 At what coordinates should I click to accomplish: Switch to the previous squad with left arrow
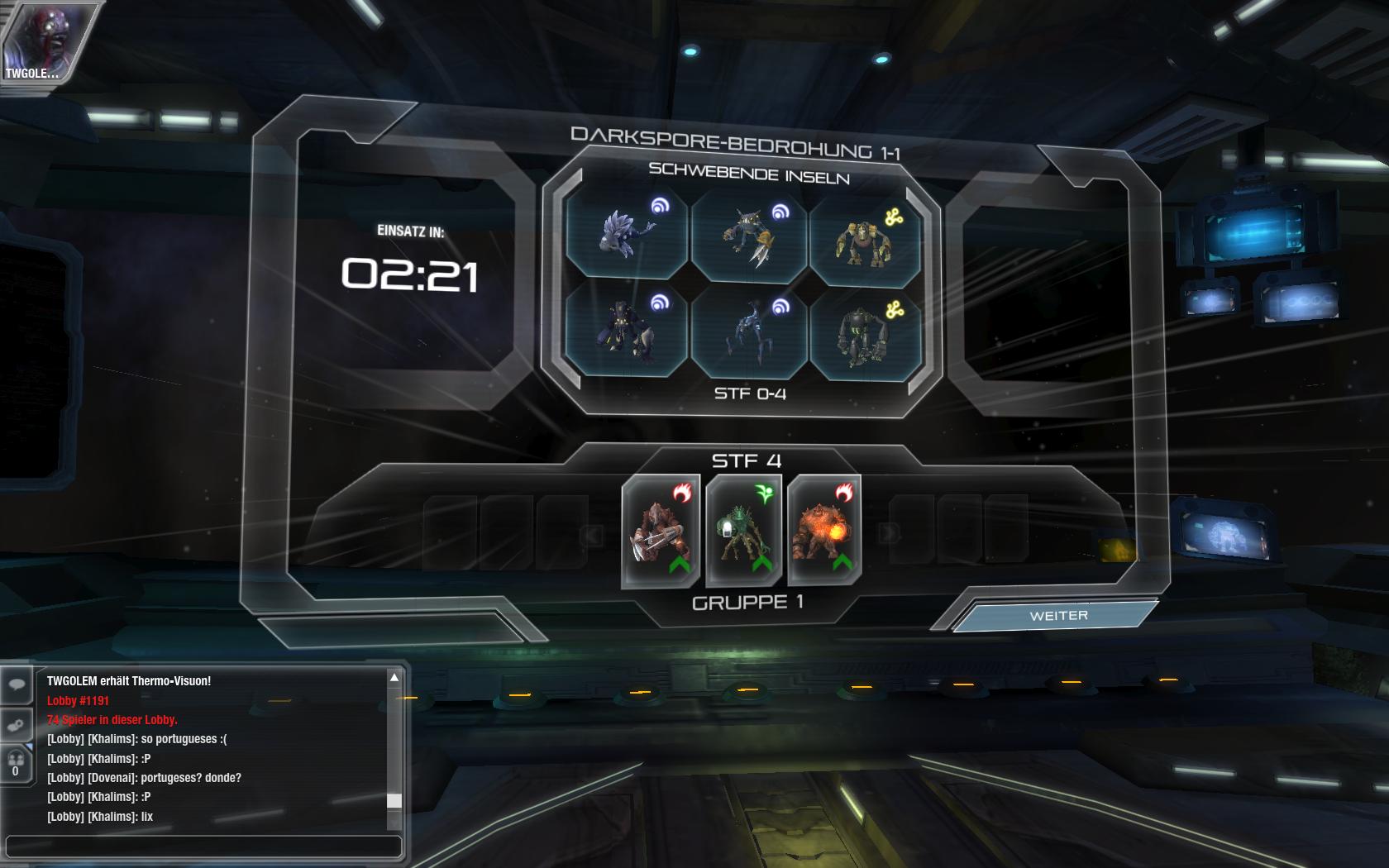pos(592,535)
